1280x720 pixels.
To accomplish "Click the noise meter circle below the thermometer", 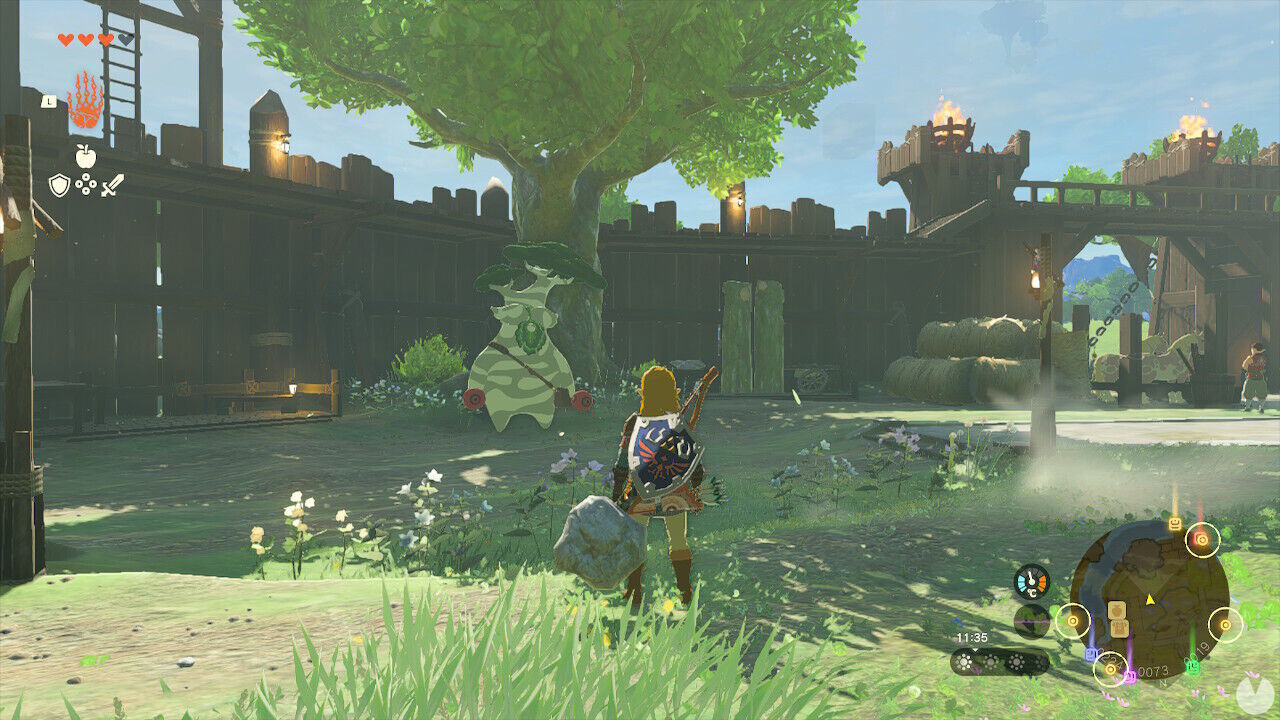I will point(1032,622).
